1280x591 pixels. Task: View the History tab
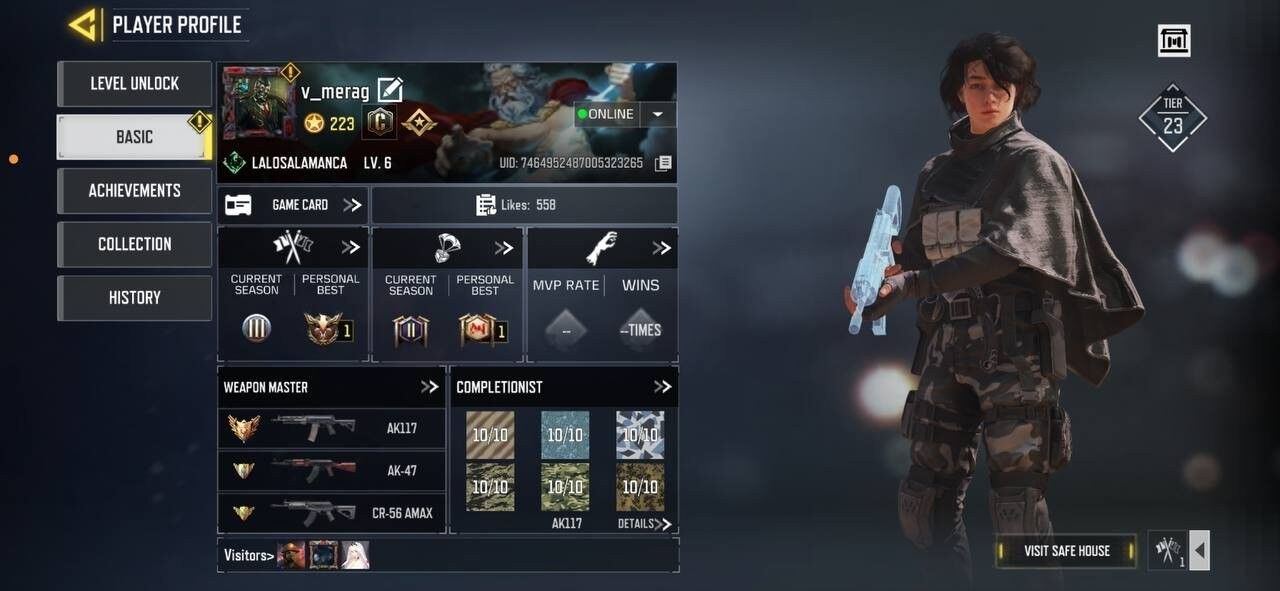click(x=134, y=297)
